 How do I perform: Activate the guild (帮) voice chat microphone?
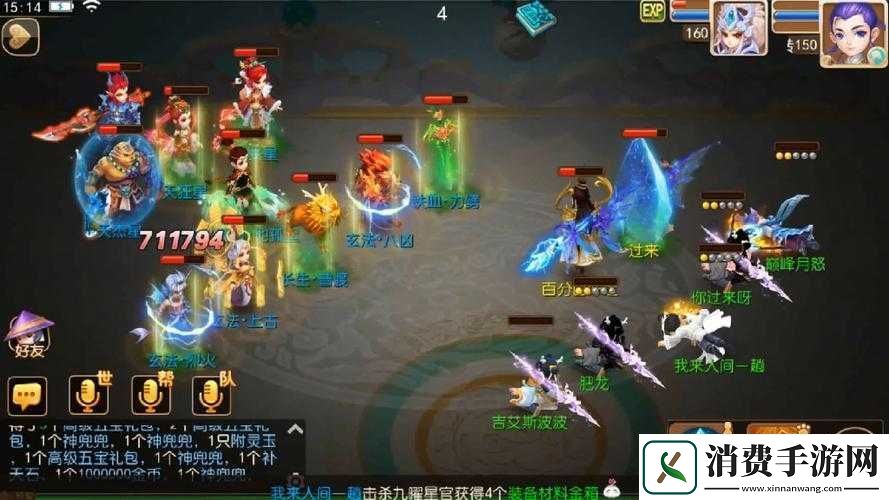[151, 396]
